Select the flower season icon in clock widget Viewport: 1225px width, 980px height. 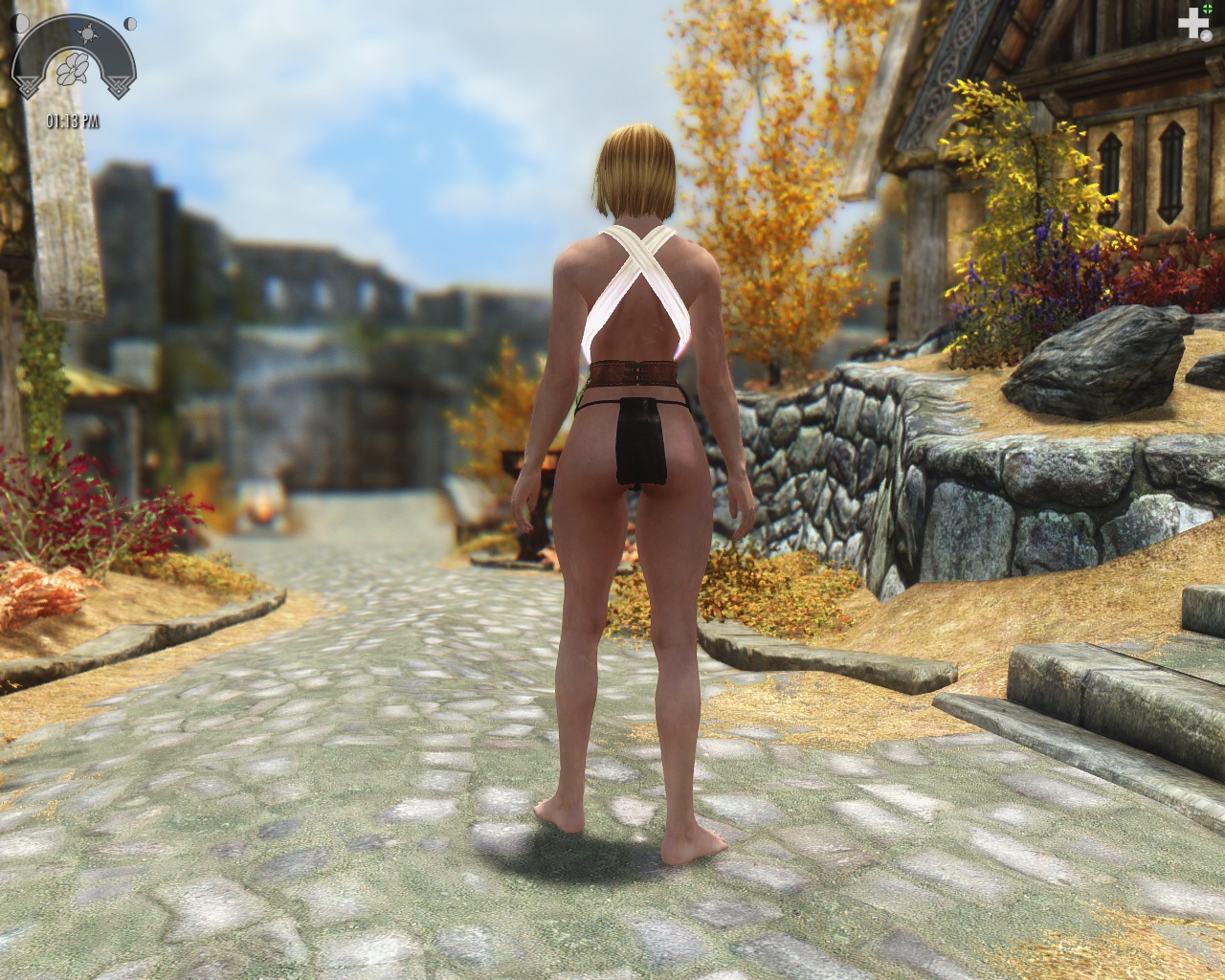click(74, 68)
